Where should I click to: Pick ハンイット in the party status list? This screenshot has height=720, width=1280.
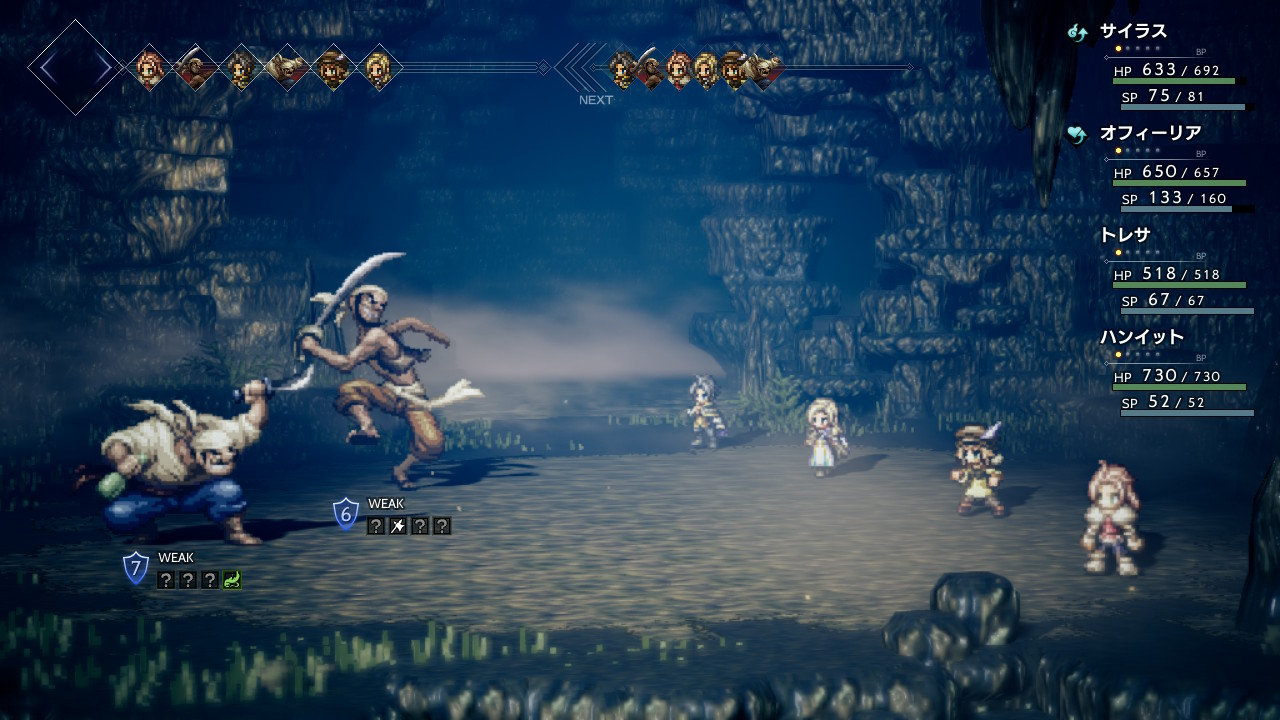pyautogui.click(x=1141, y=337)
